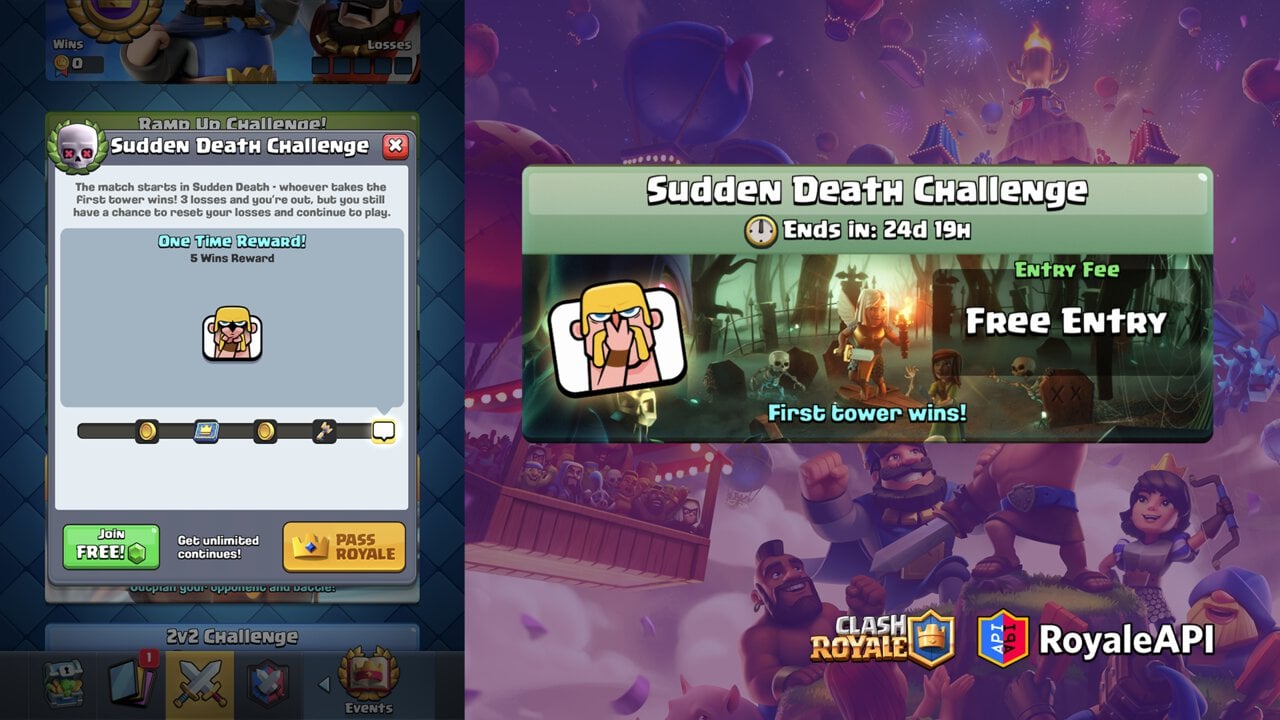Join the challenge with the green Free button

pyautogui.click(x=111, y=546)
